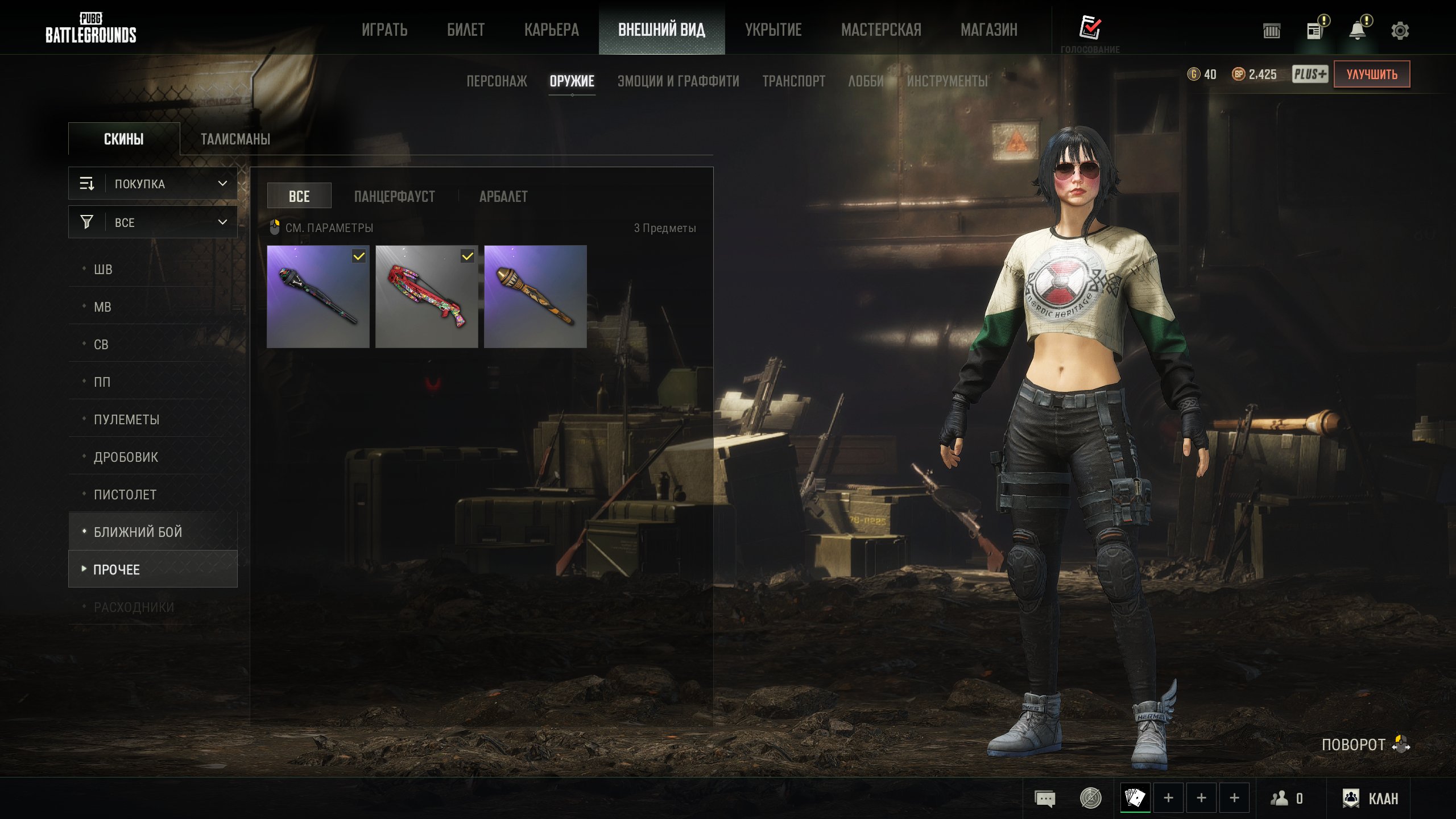1456x819 pixels.
Task: Open the Транспорт sub-tab
Action: pos(793,81)
